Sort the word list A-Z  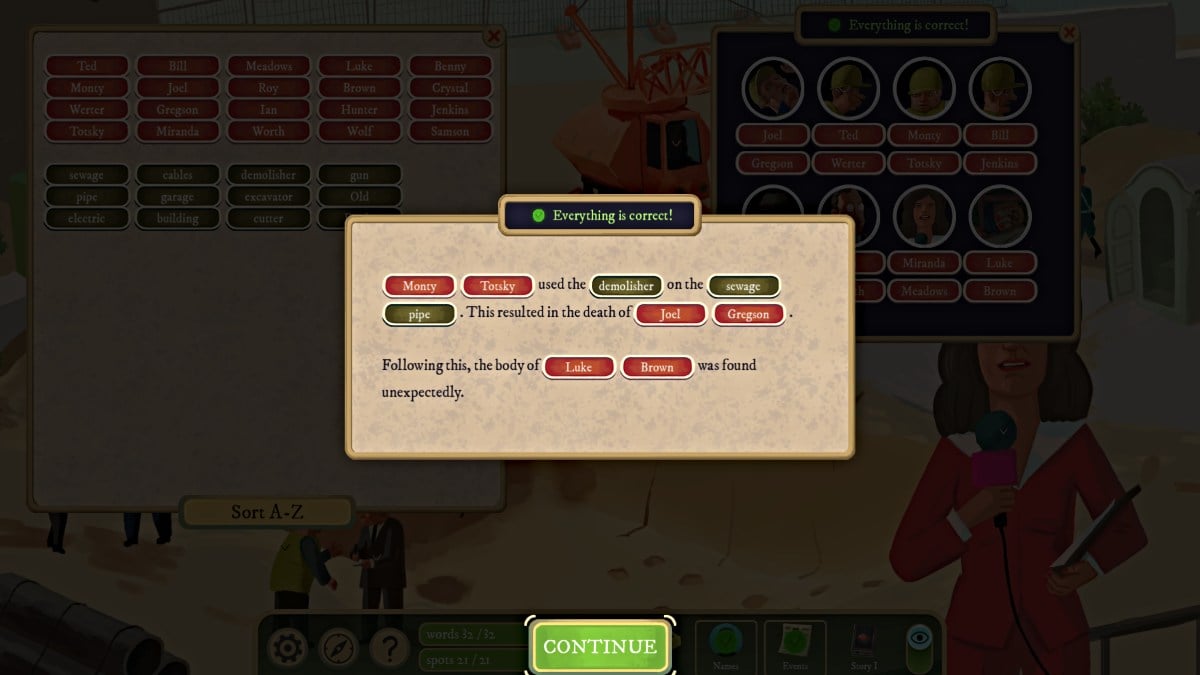[x=267, y=512]
